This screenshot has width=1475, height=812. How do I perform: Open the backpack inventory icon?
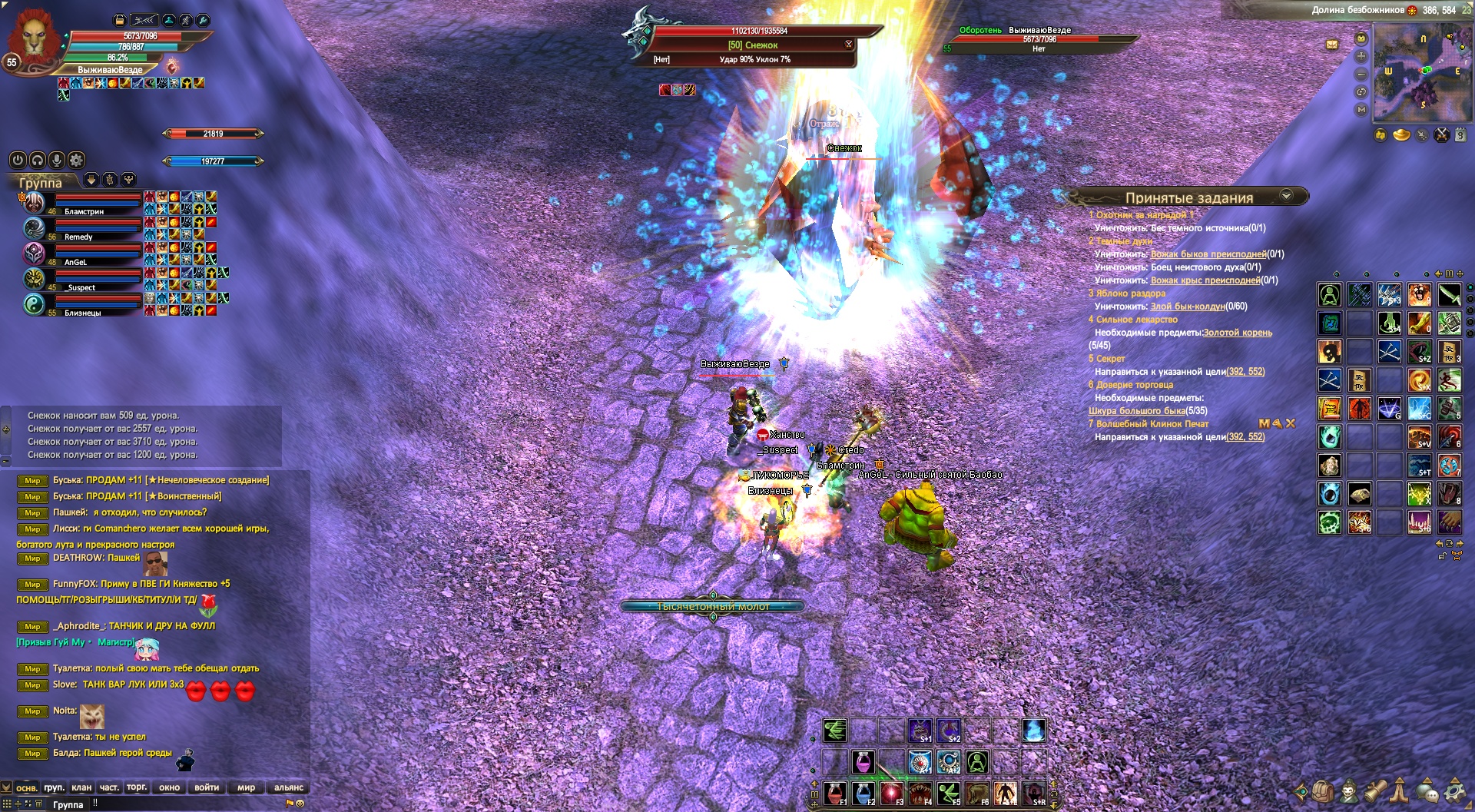[1323, 790]
